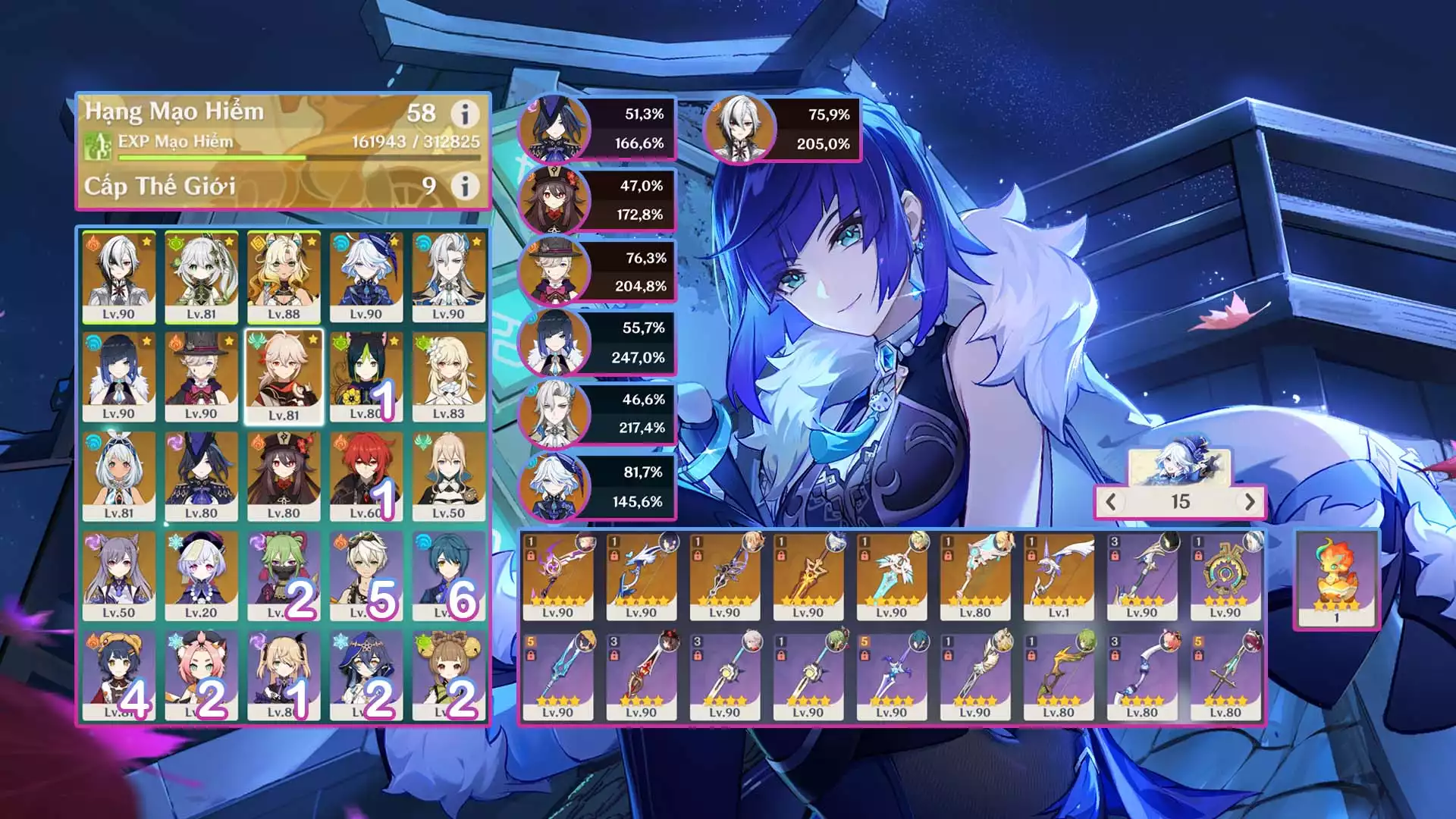Go to the previous page with left arrow
This screenshot has height=819, width=1456.
pyautogui.click(x=1111, y=501)
